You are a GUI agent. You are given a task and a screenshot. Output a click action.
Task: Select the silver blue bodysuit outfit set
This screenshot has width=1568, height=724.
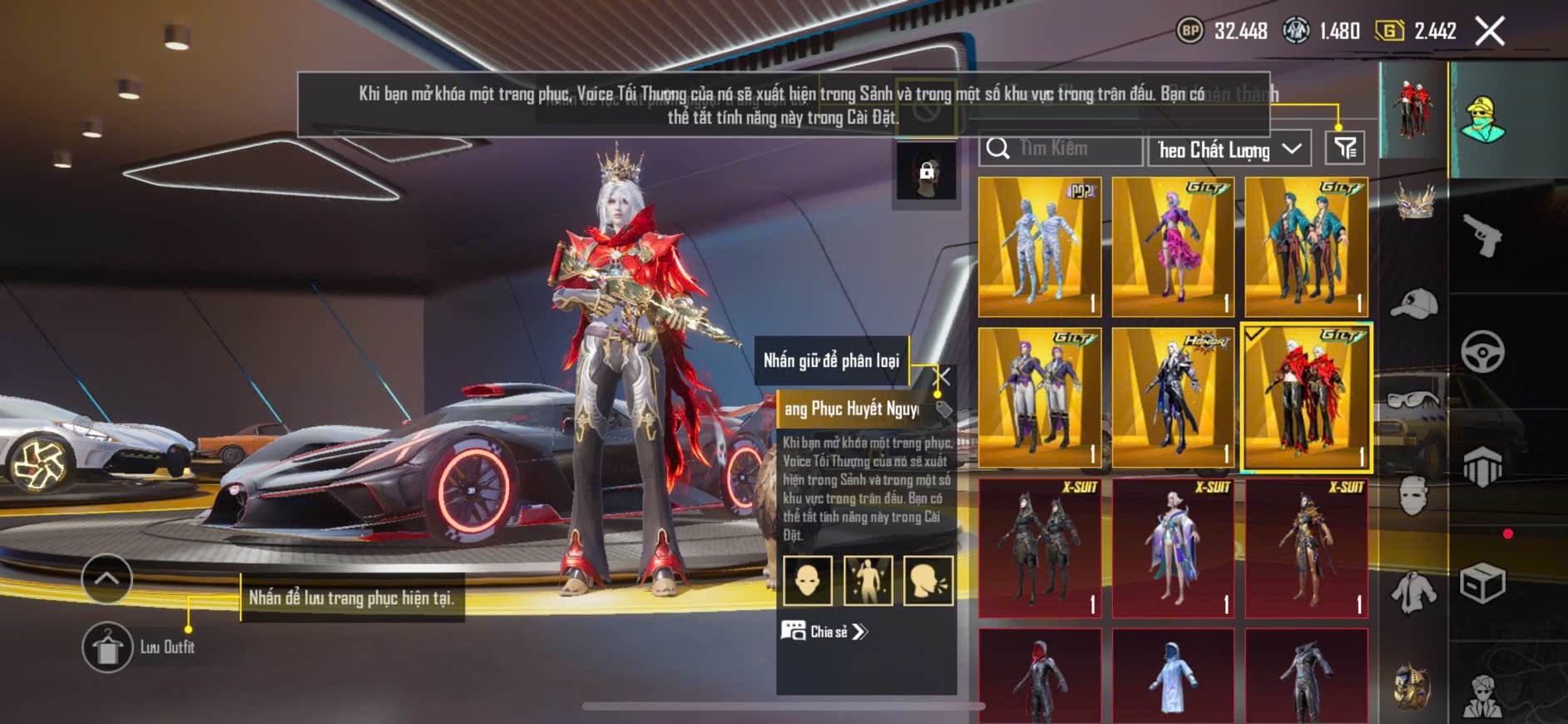pyautogui.click(x=1040, y=246)
